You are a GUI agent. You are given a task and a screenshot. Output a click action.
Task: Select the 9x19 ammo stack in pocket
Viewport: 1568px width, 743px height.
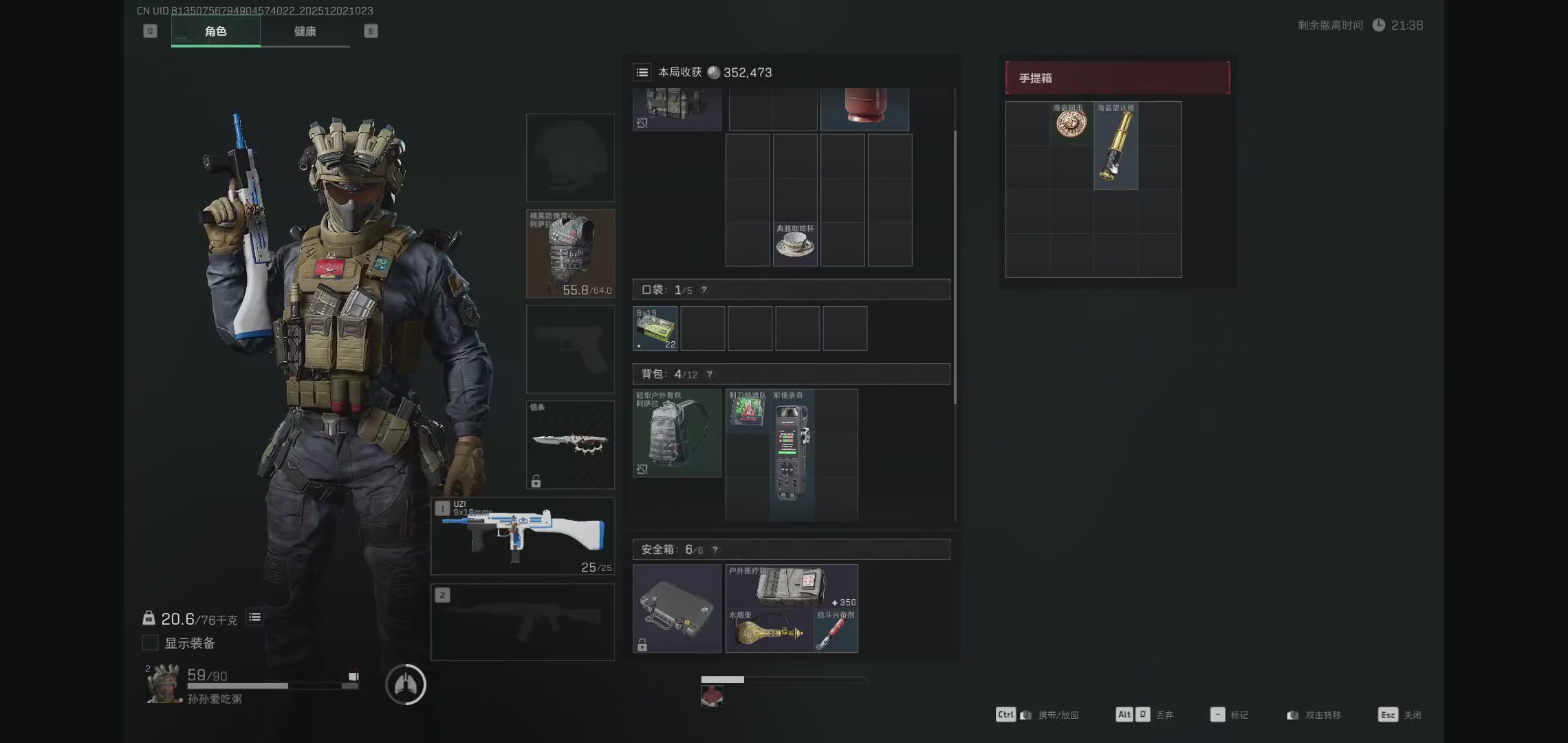click(655, 328)
